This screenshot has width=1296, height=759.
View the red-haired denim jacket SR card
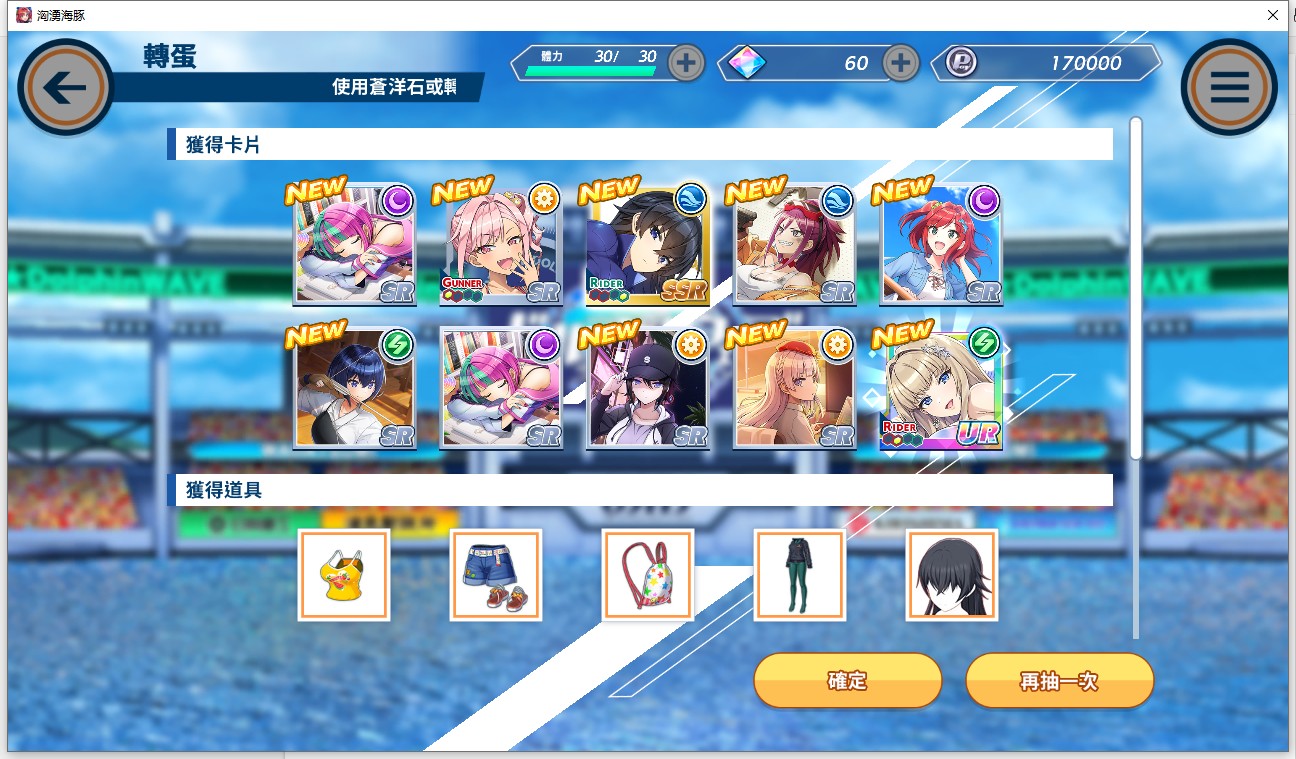941,245
